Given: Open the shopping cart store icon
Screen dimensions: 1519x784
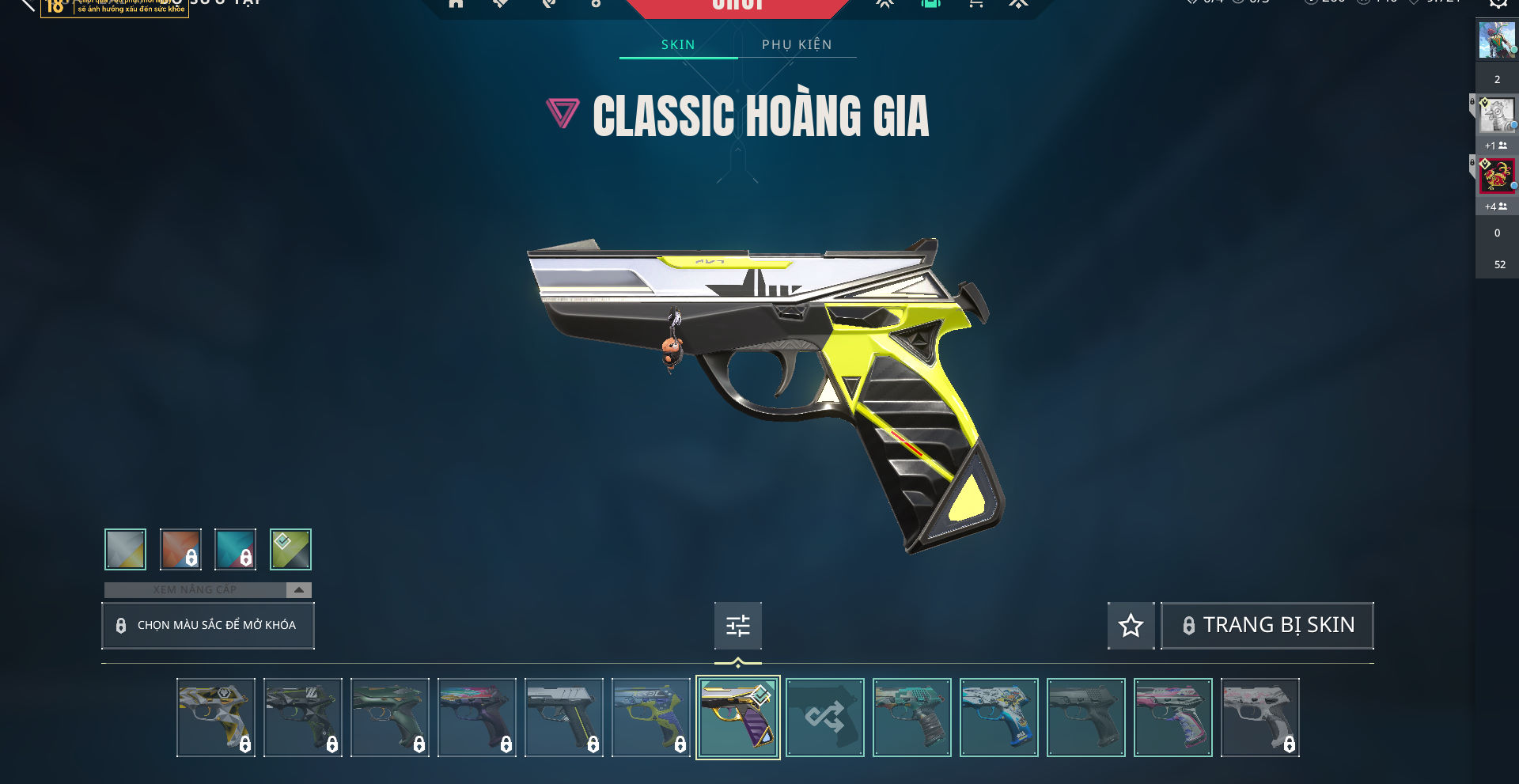Looking at the screenshot, I should point(975,4).
